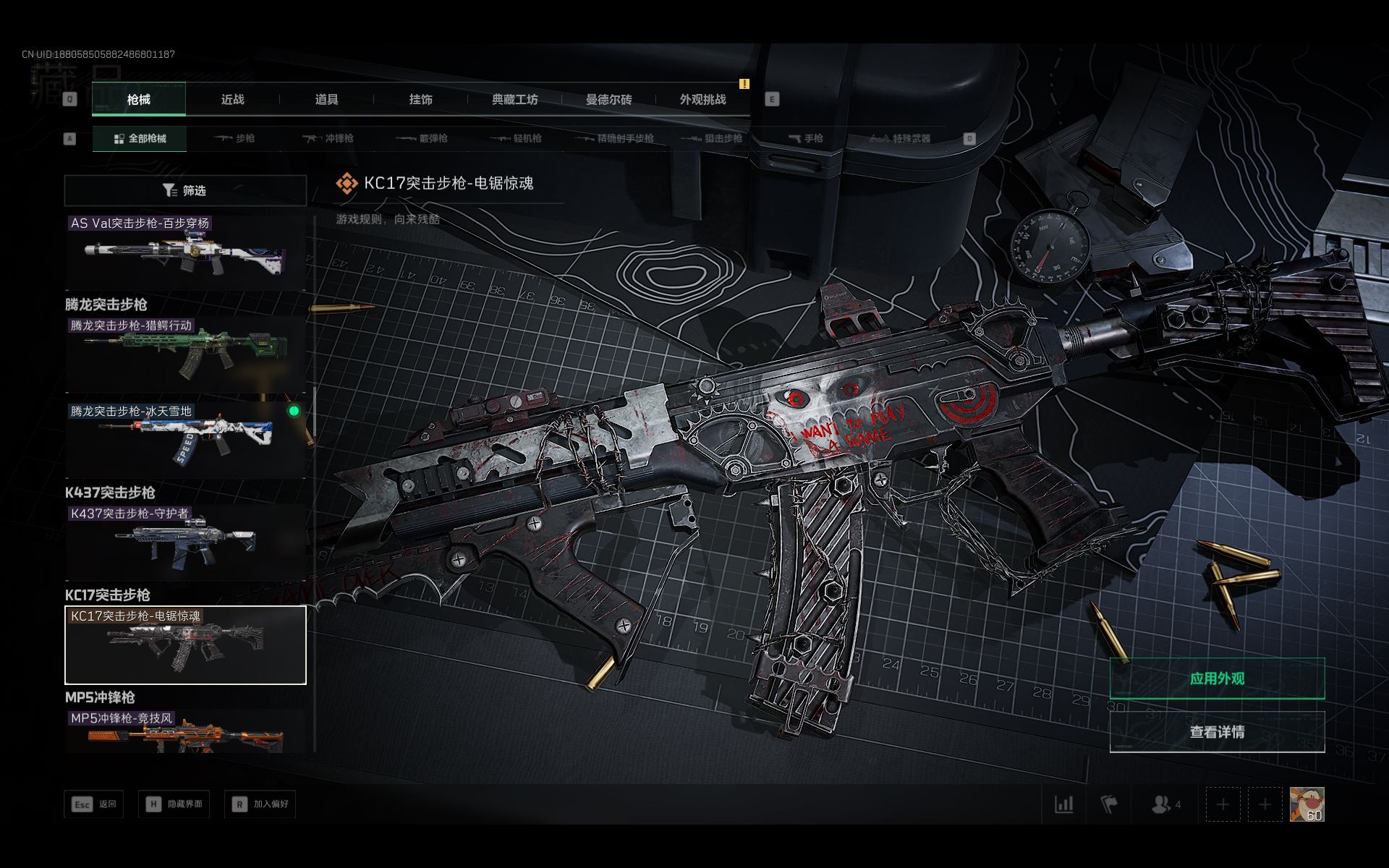Filter weapons by 步枪 rifles

pyautogui.click(x=234, y=138)
